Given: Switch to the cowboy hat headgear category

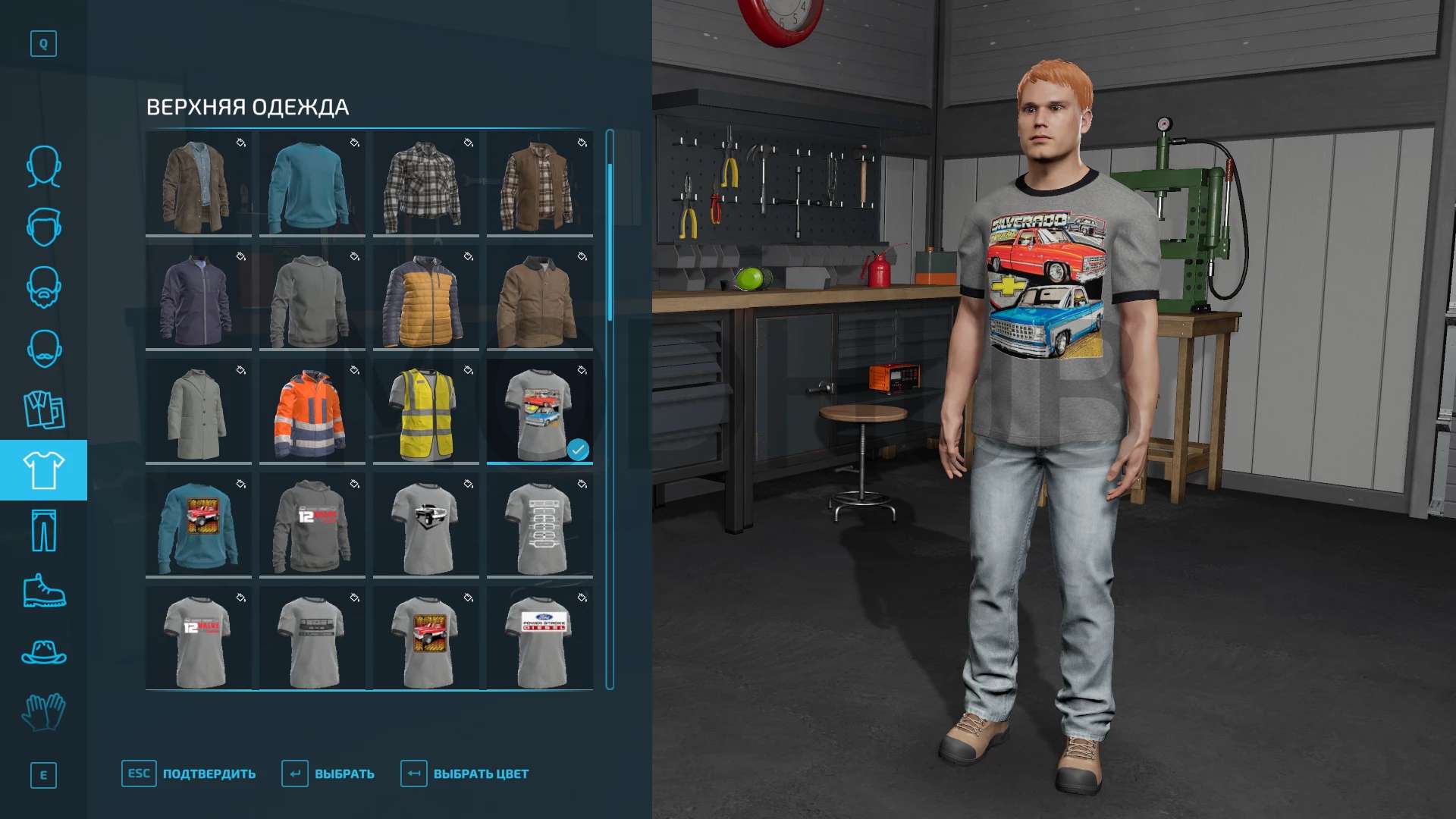Looking at the screenshot, I should point(43,651).
